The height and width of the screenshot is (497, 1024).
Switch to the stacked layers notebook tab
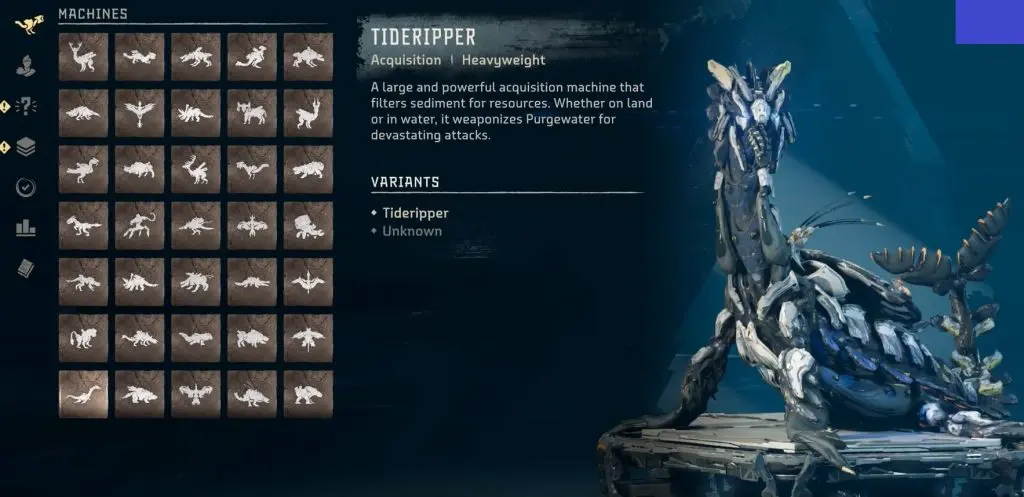click(x=26, y=147)
